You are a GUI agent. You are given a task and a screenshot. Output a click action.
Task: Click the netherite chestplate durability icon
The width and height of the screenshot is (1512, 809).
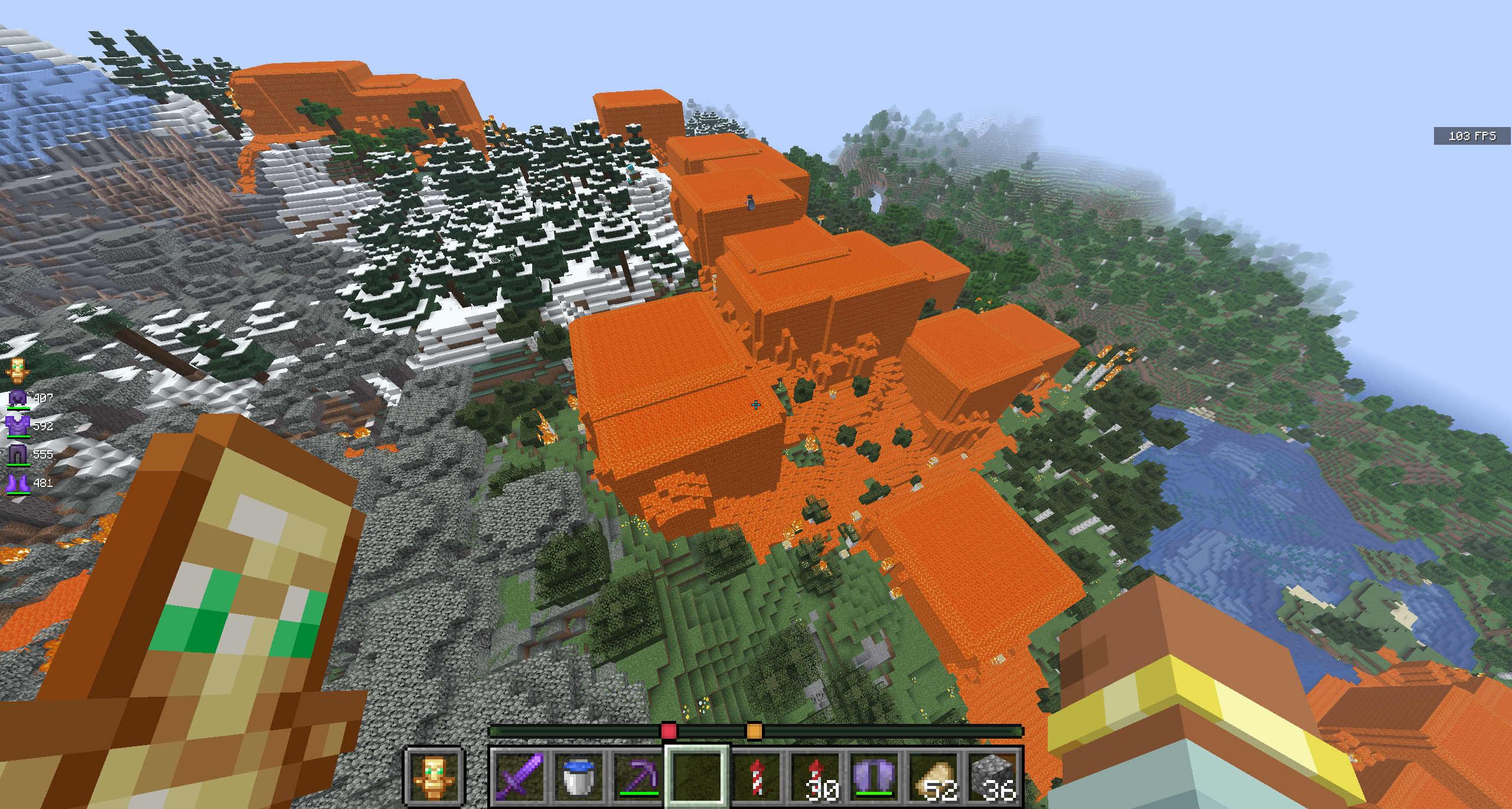(x=18, y=426)
